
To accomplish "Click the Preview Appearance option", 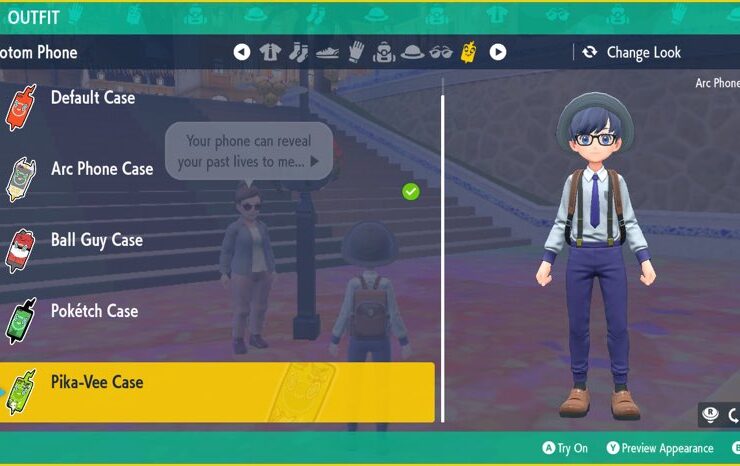I will pyautogui.click(x=659, y=448).
